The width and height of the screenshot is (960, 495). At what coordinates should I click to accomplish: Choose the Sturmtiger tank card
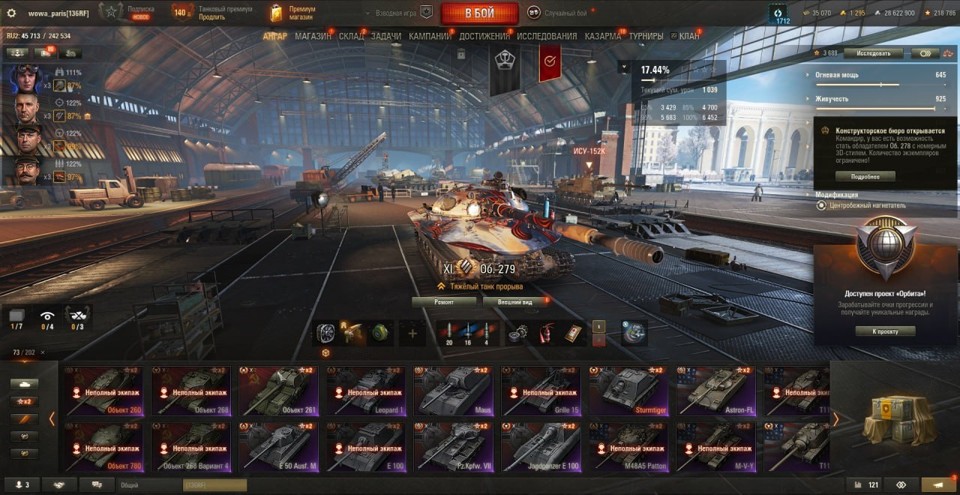tap(629, 392)
